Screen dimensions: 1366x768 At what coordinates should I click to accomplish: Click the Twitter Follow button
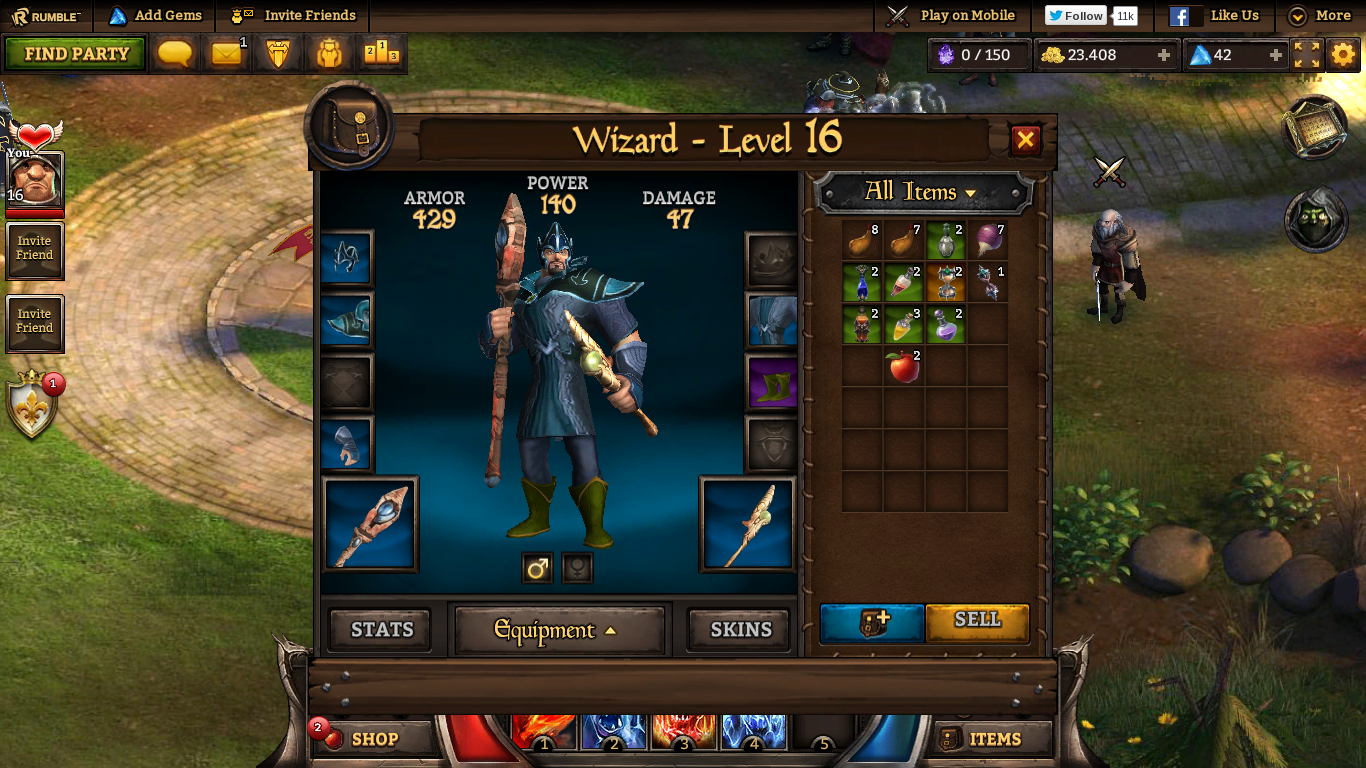[x=1076, y=16]
